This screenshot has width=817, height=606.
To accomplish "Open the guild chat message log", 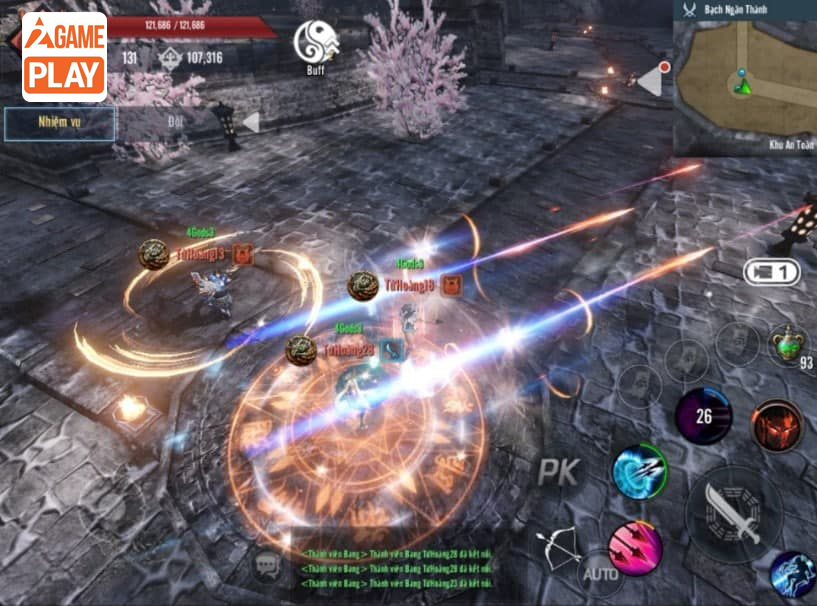I will [x=395, y=568].
